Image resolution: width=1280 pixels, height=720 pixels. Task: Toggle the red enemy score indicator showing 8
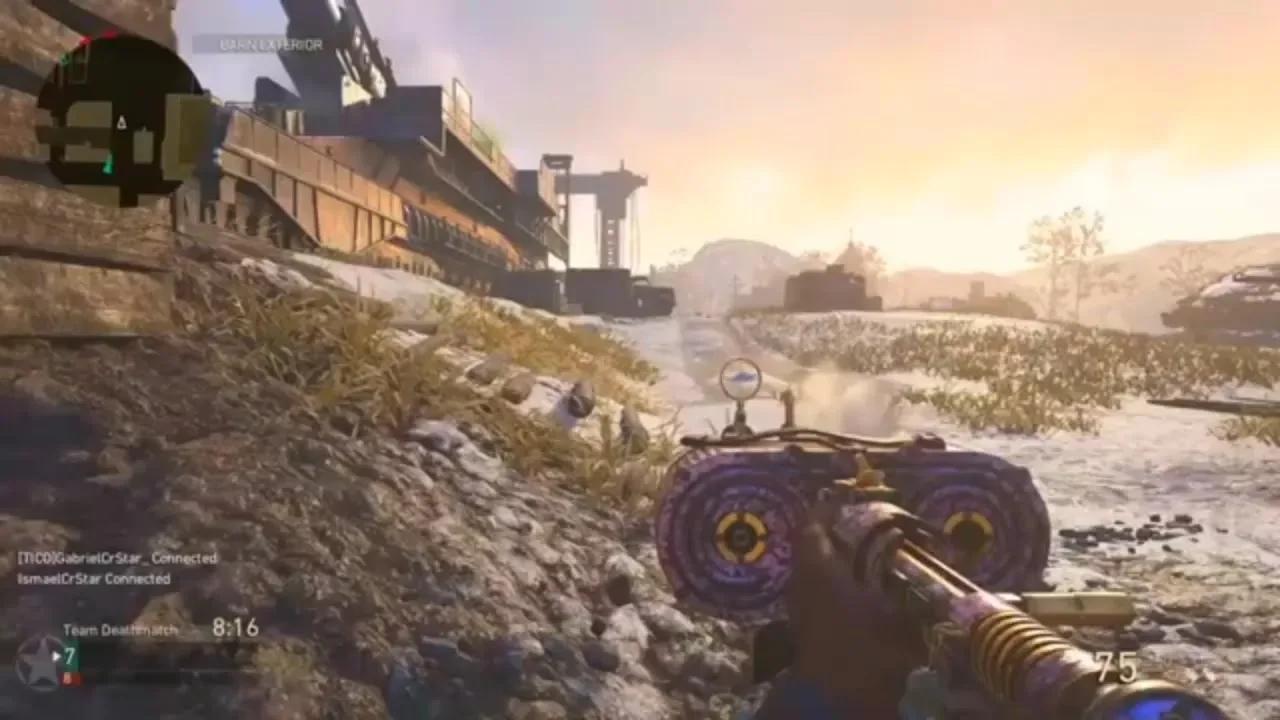pyautogui.click(x=69, y=678)
